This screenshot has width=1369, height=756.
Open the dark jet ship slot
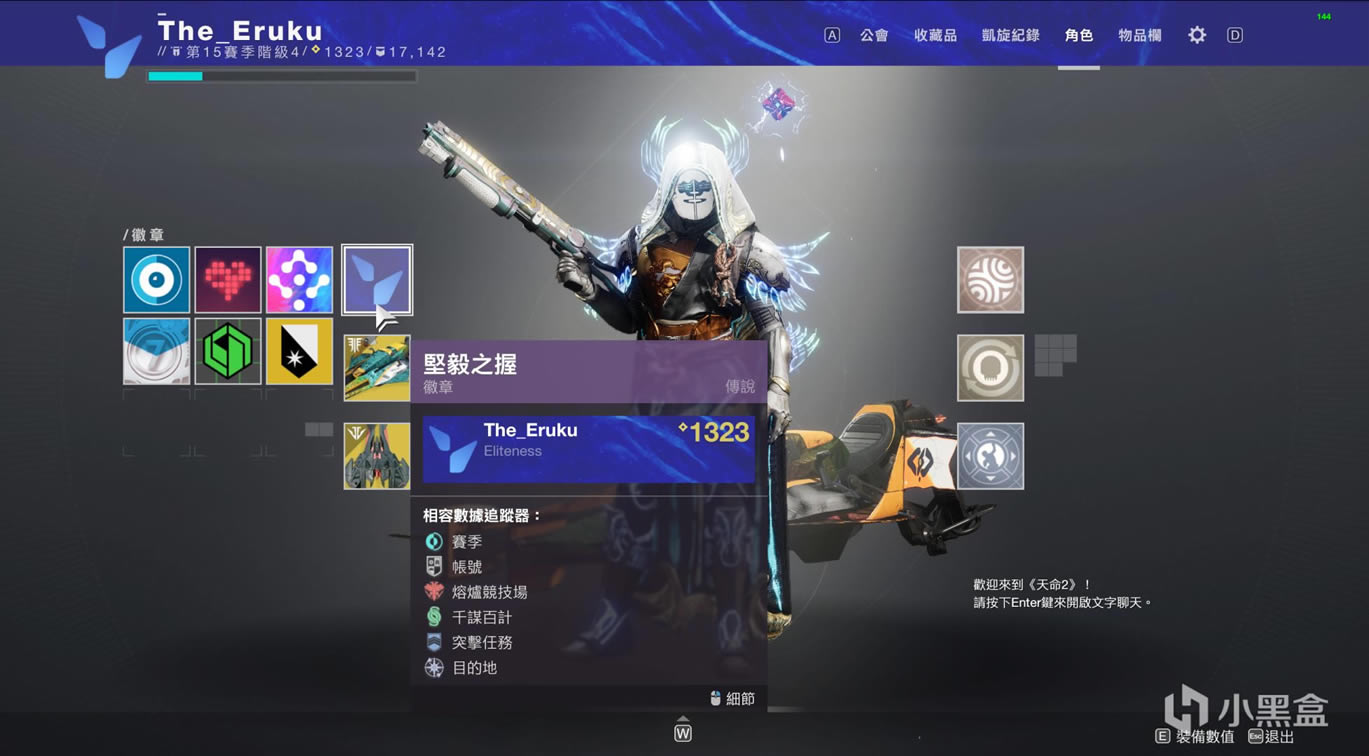[x=377, y=456]
